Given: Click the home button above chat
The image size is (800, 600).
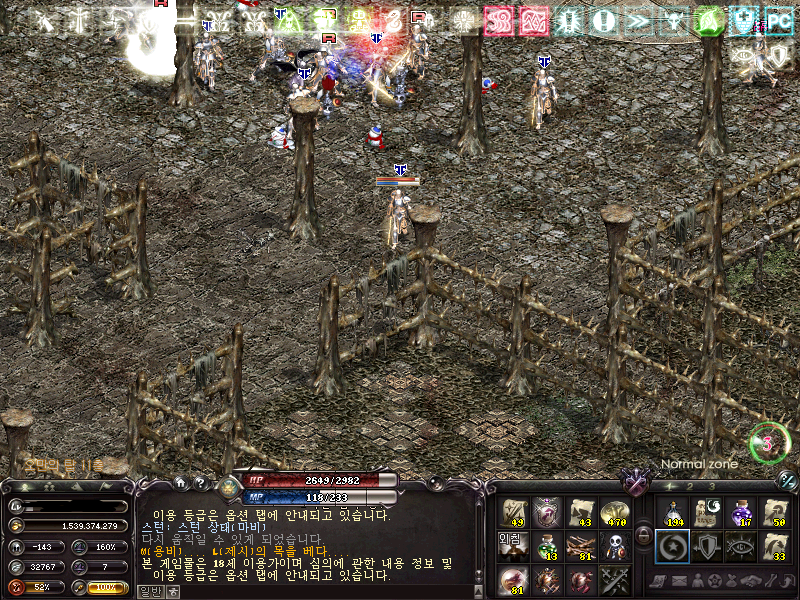Looking at the screenshot, I should click(180, 482).
